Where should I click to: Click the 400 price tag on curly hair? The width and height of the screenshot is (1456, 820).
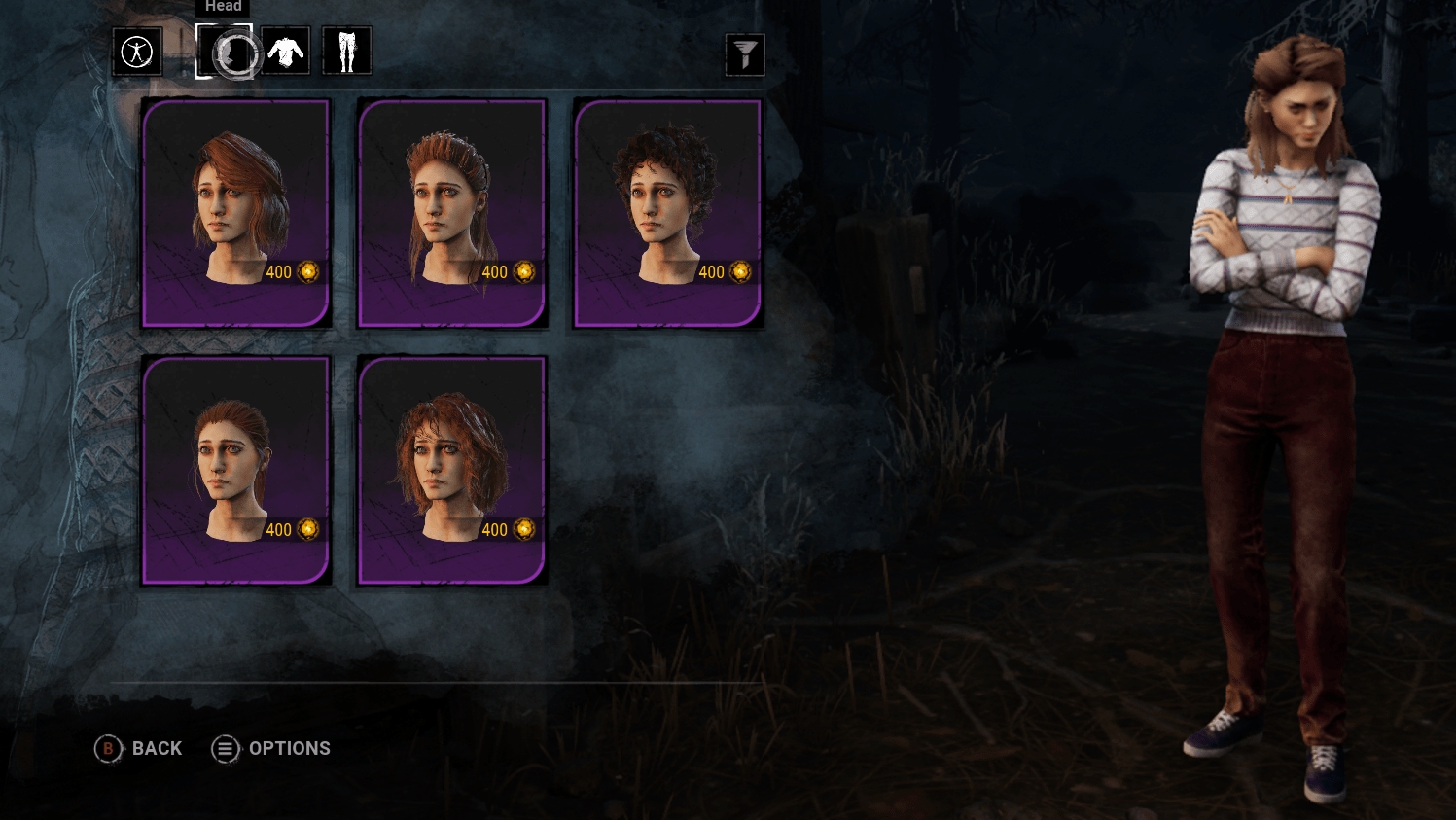pyautogui.click(x=710, y=272)
